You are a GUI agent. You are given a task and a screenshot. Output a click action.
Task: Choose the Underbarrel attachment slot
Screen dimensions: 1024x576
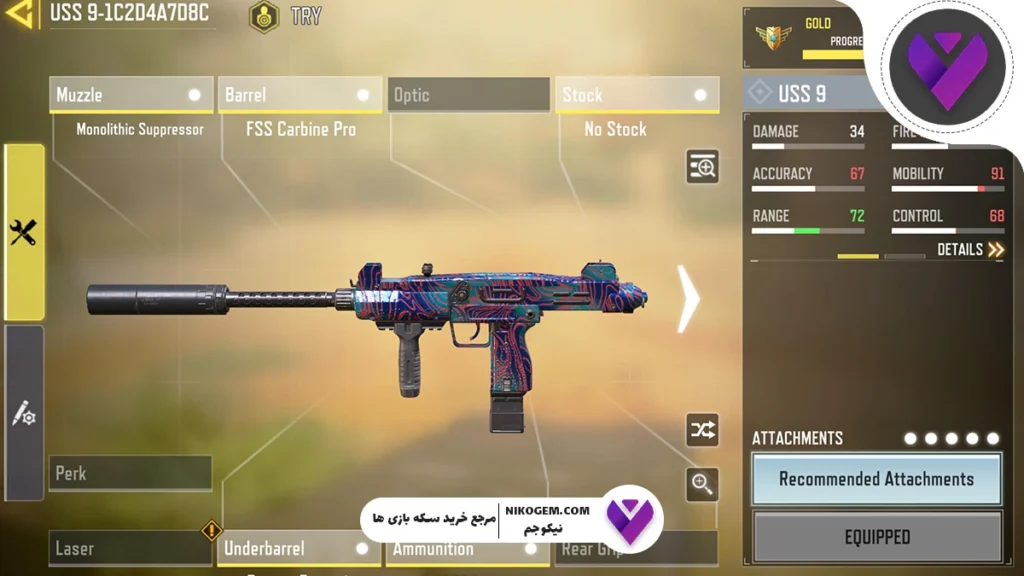click(299, 548)
